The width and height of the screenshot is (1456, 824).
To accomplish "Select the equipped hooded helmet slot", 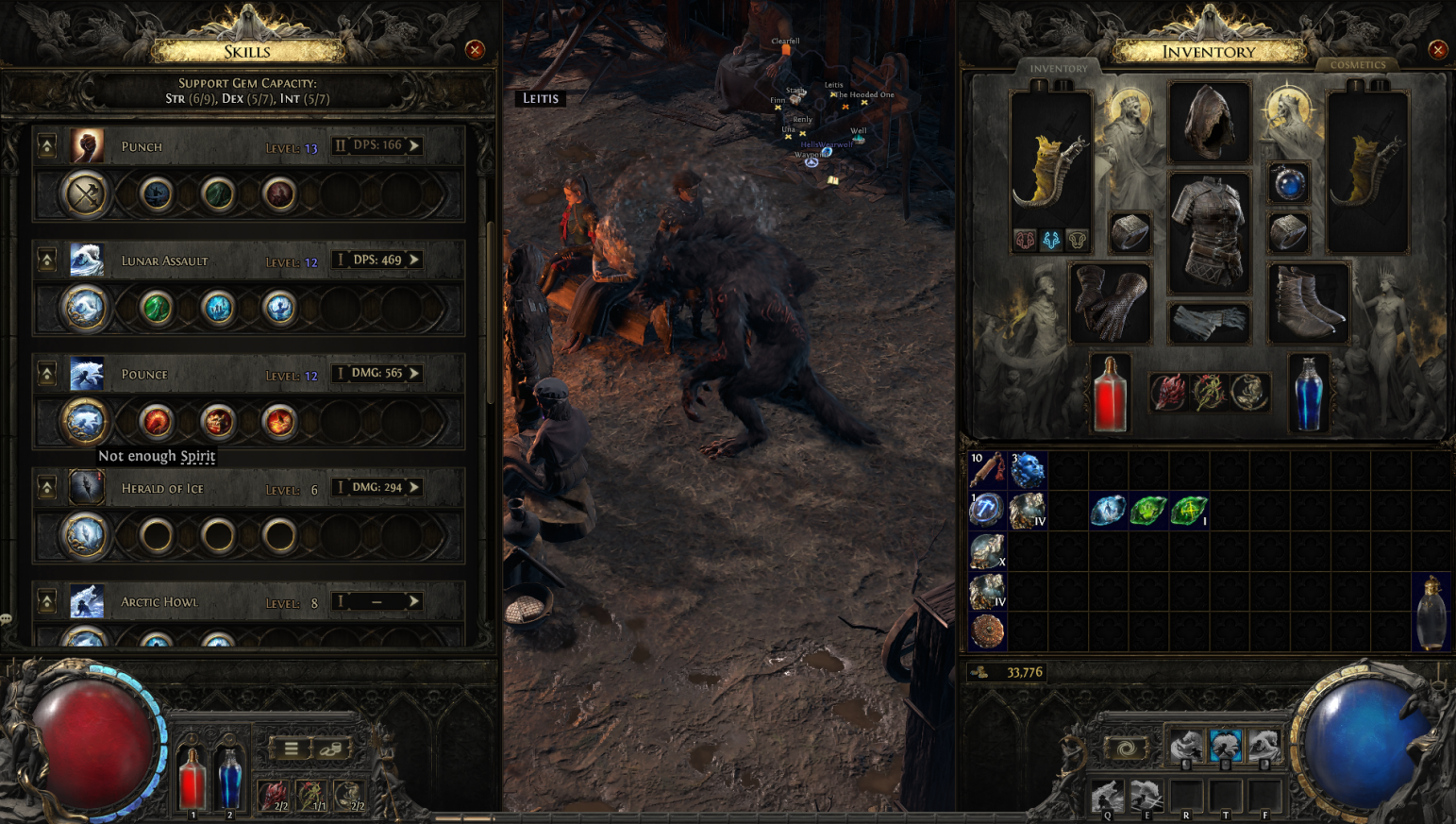I will click(x=1209, y=123).
